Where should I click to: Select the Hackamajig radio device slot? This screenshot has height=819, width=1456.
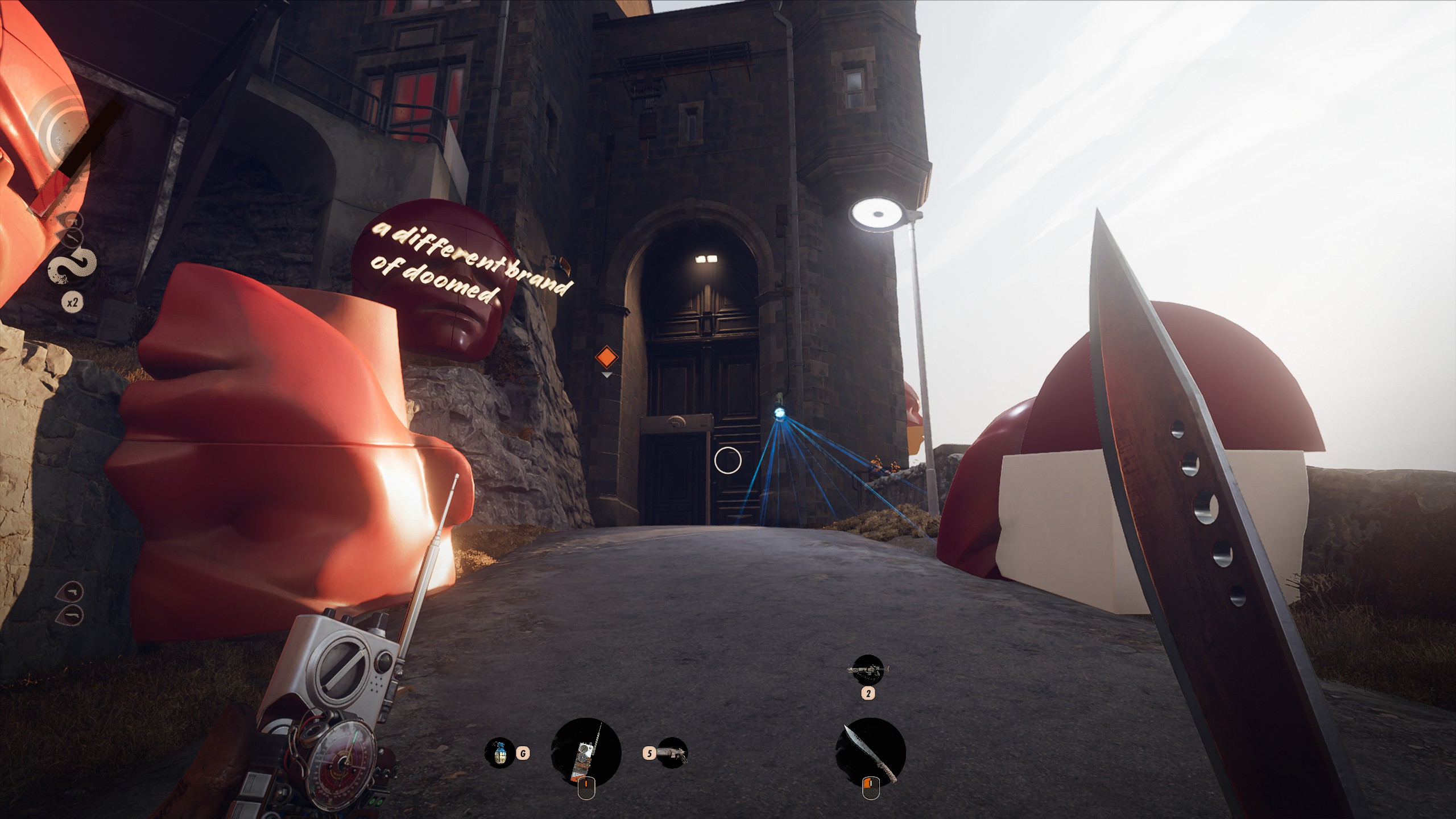pos(586,753)
